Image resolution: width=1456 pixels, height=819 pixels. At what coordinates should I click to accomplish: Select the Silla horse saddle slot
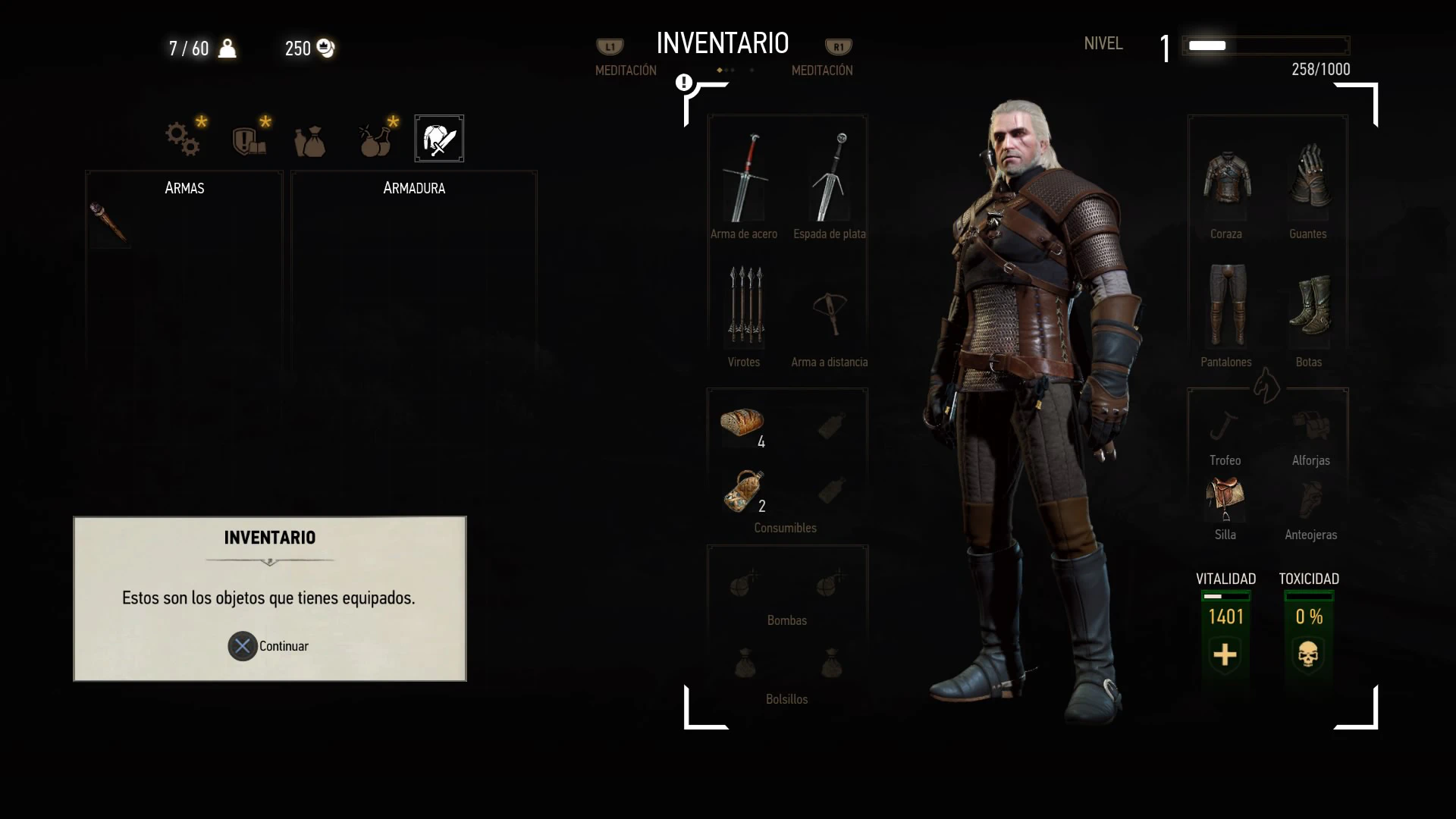[x=1225, y=499]
